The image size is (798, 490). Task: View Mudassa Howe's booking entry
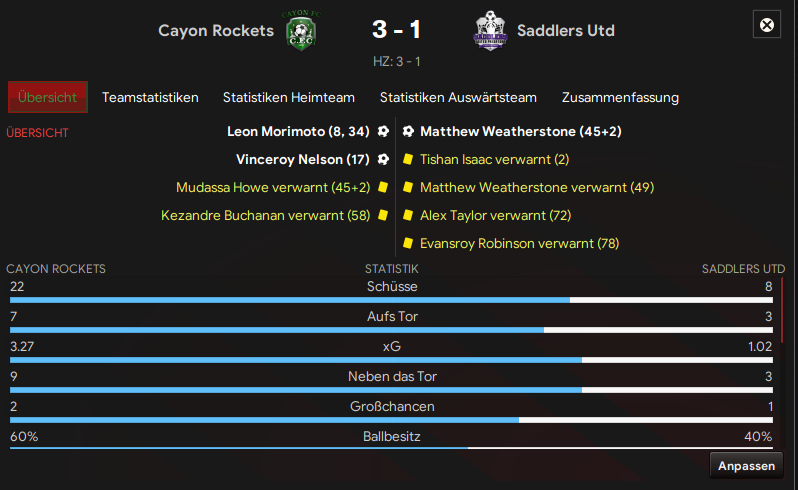pyautogui.click(x=272, y=187)
